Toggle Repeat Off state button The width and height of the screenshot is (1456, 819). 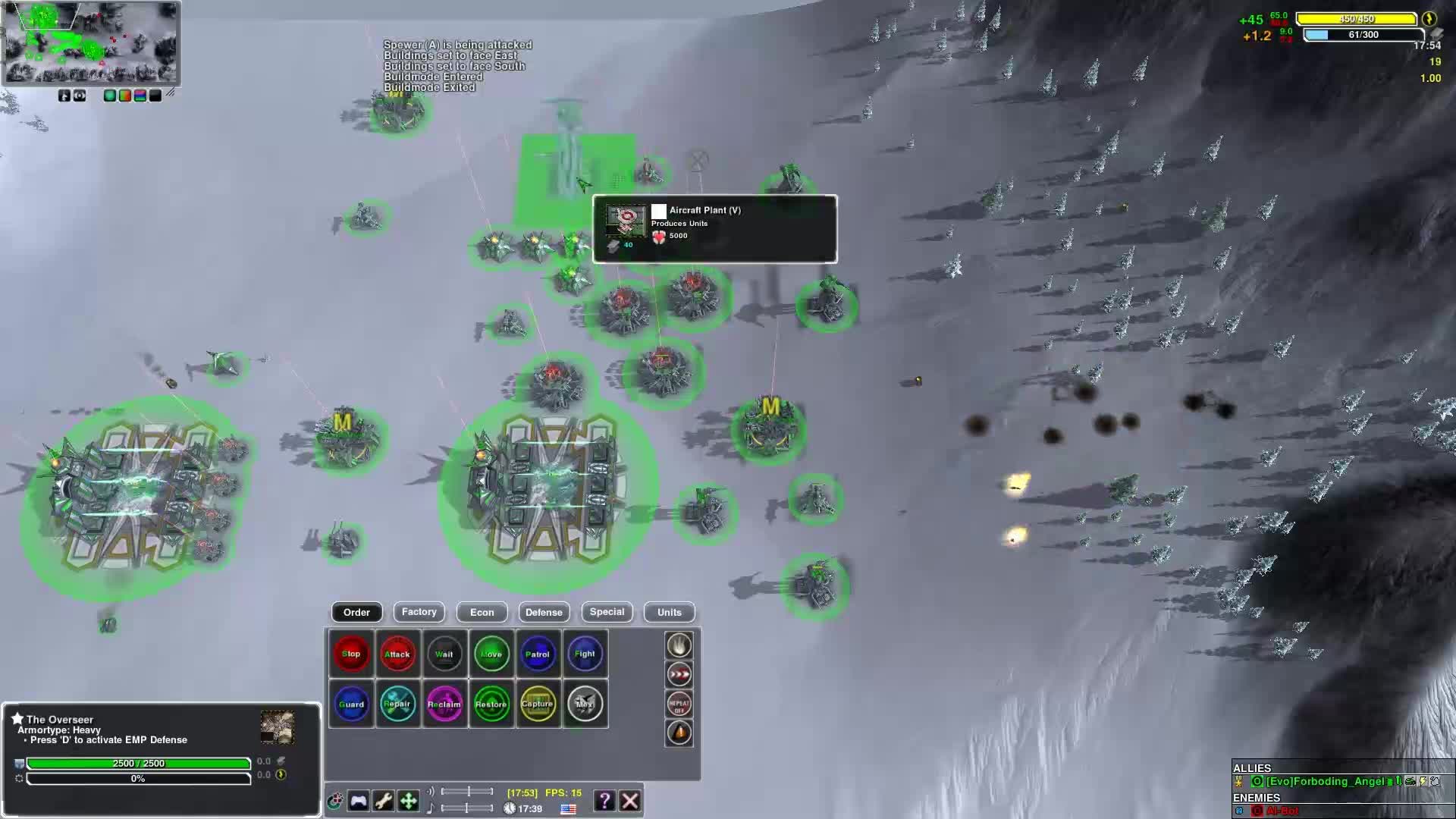(679, 704)
